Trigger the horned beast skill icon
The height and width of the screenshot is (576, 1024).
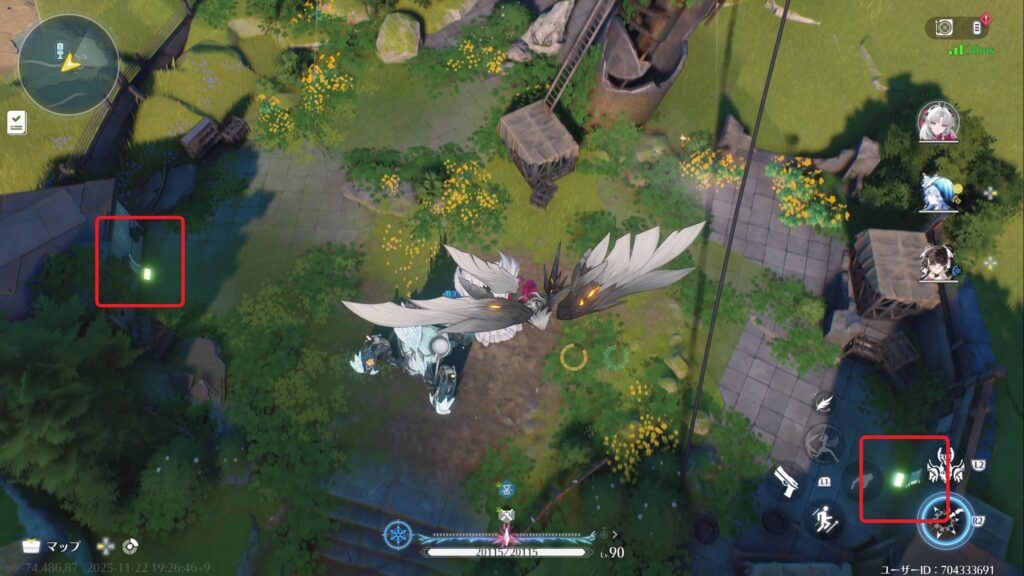click(941, 465)
